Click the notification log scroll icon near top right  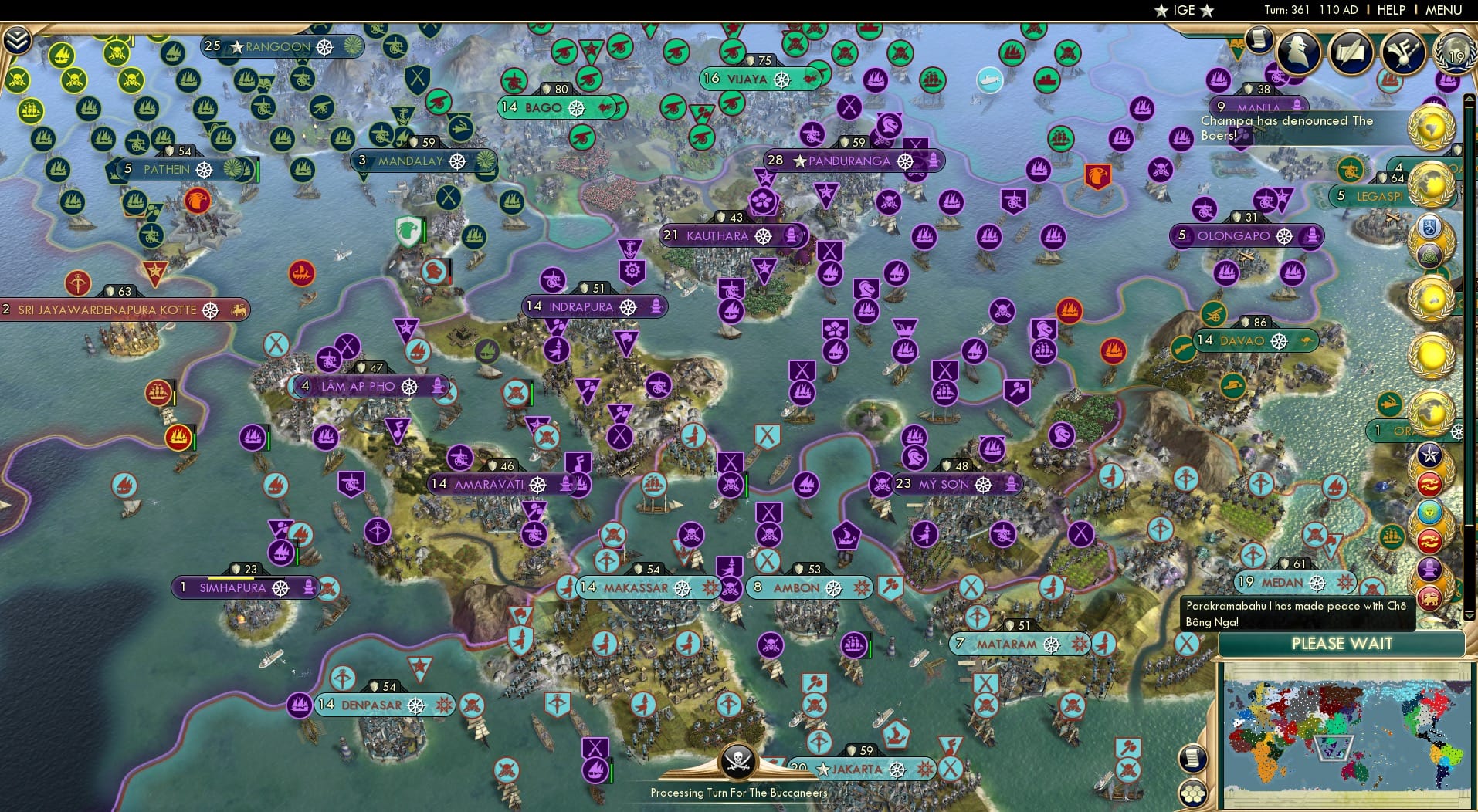click(x=1258, y=40)
